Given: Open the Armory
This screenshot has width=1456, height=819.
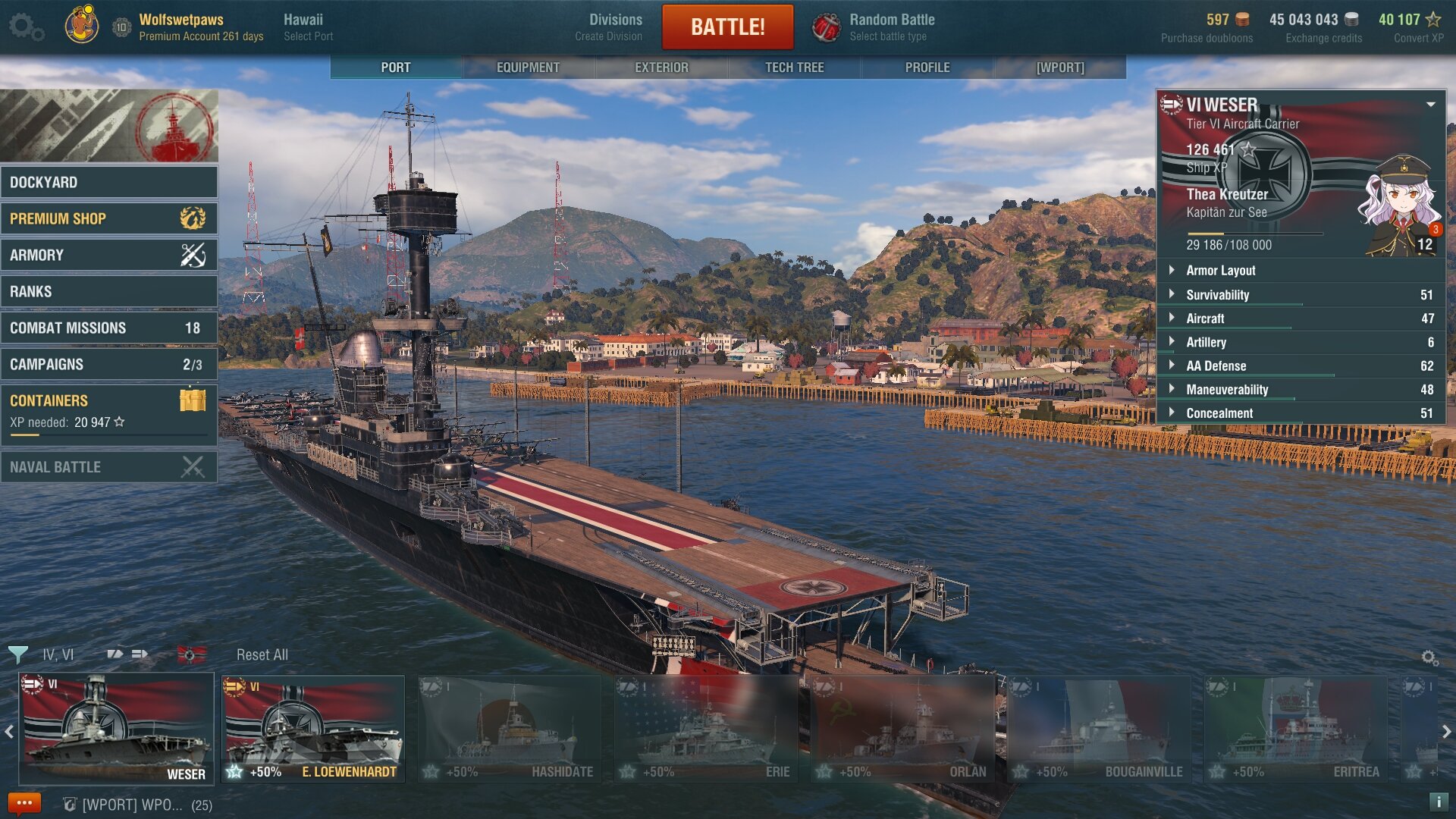Looking at the screenshot, I should pos(109,255).
